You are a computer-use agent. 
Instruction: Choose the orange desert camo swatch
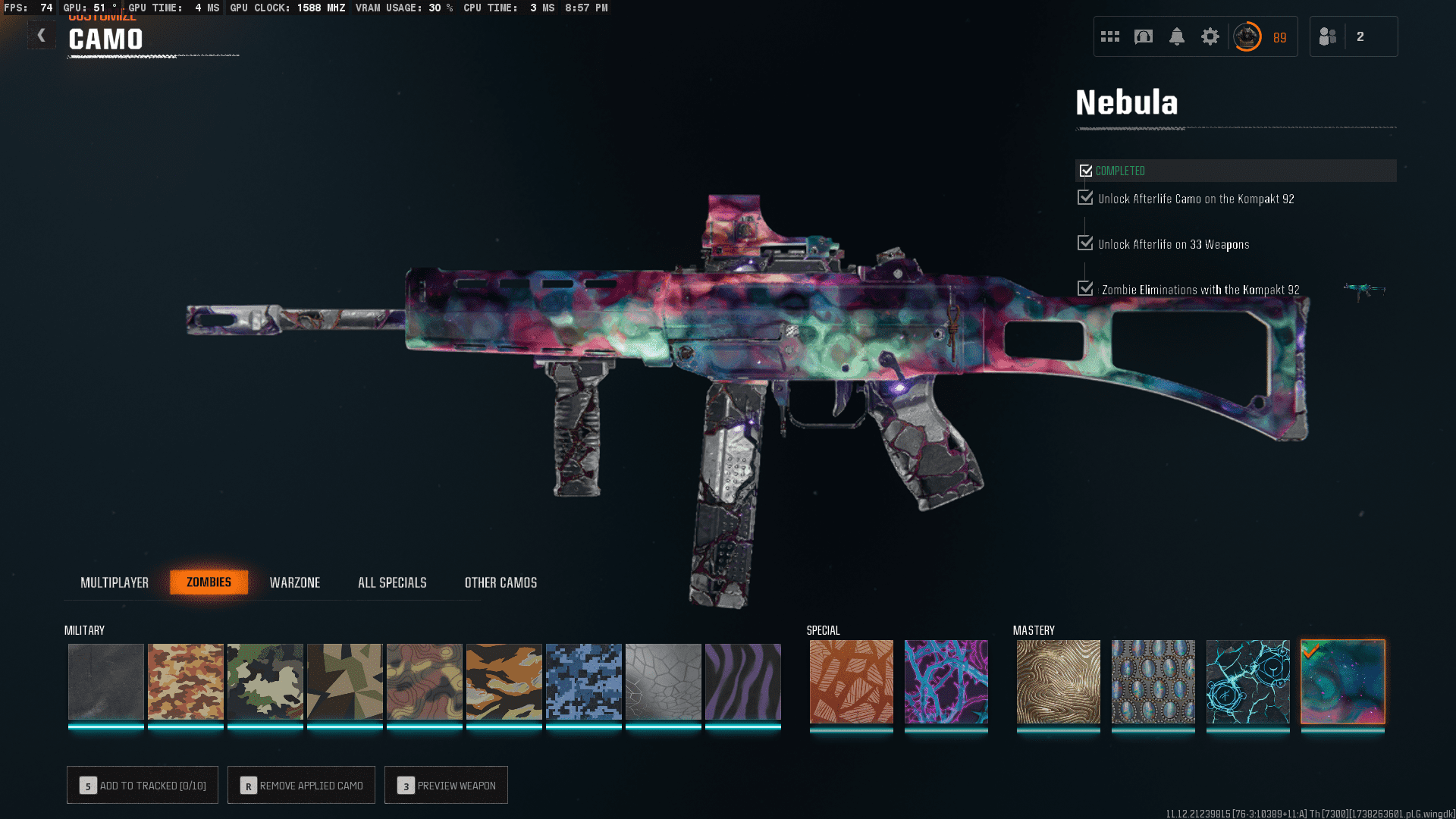186,681
